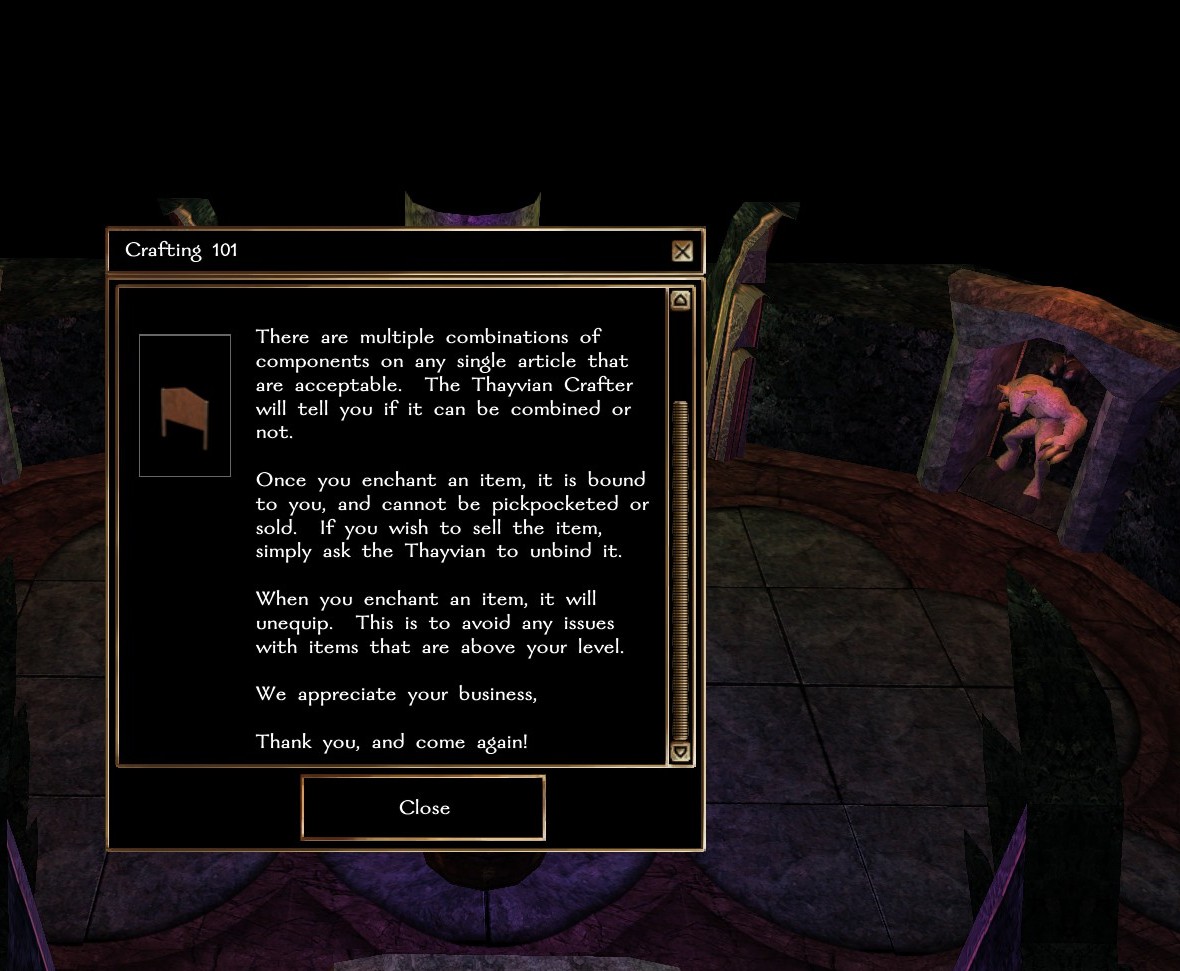This screenshot has height=971, width=1180.
Task: Close the Crafting 101 dialog with Close button
Action: pos(423,807)
